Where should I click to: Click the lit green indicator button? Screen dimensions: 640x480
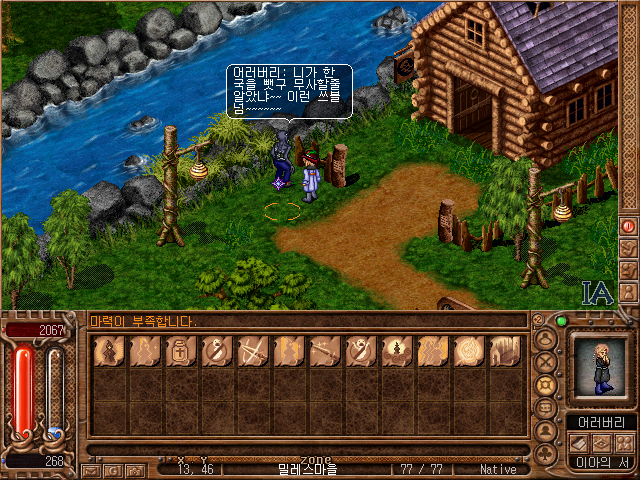pos(562,321)
